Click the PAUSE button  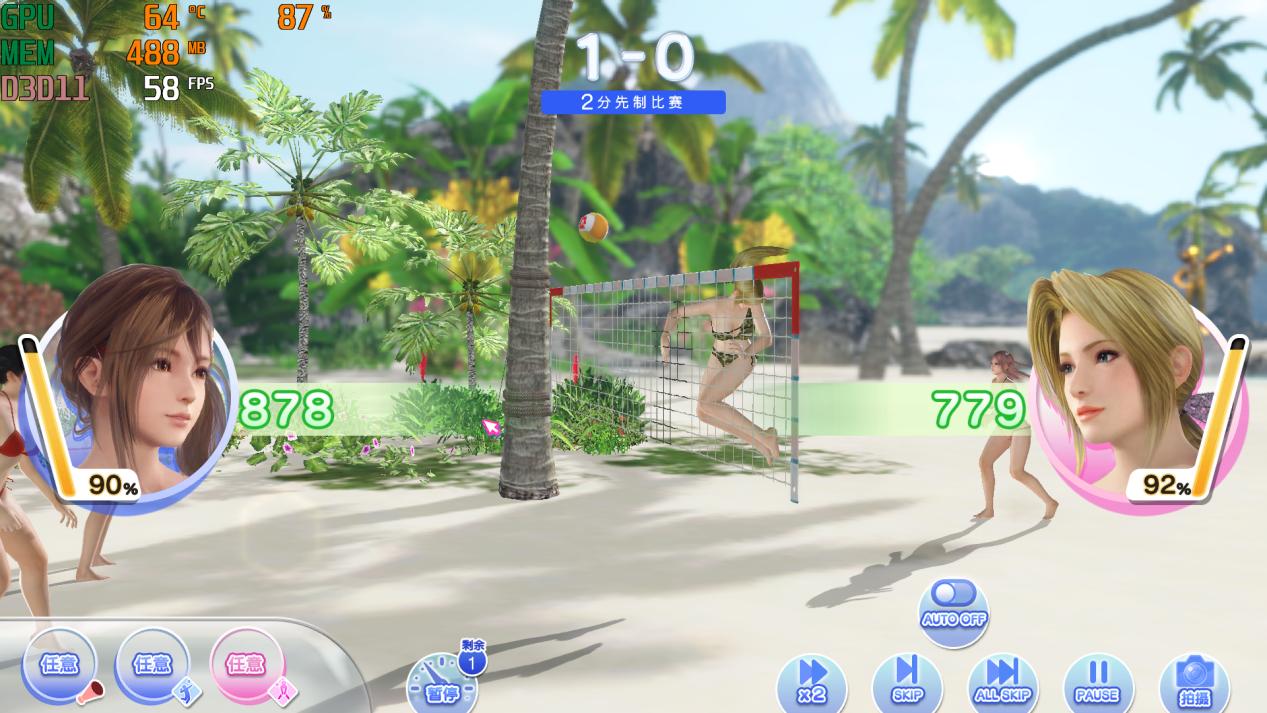1097,681
